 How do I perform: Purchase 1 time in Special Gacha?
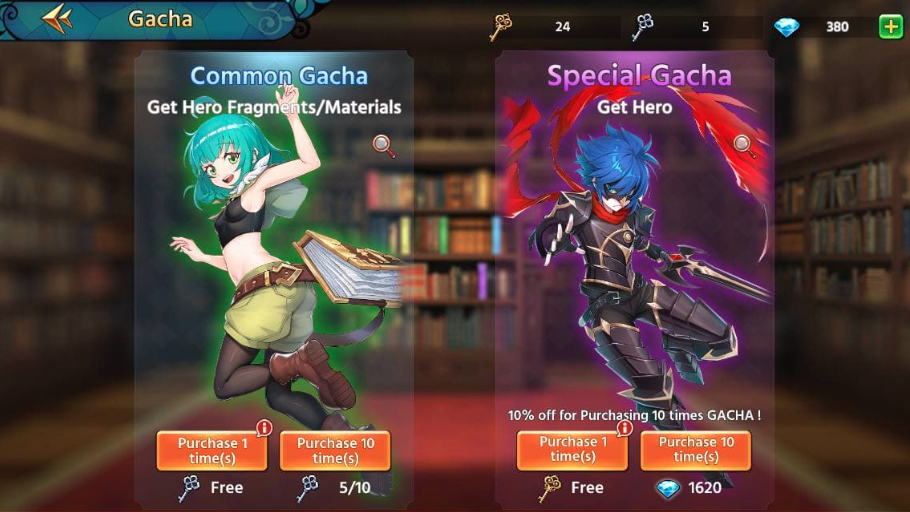[572, 450]
